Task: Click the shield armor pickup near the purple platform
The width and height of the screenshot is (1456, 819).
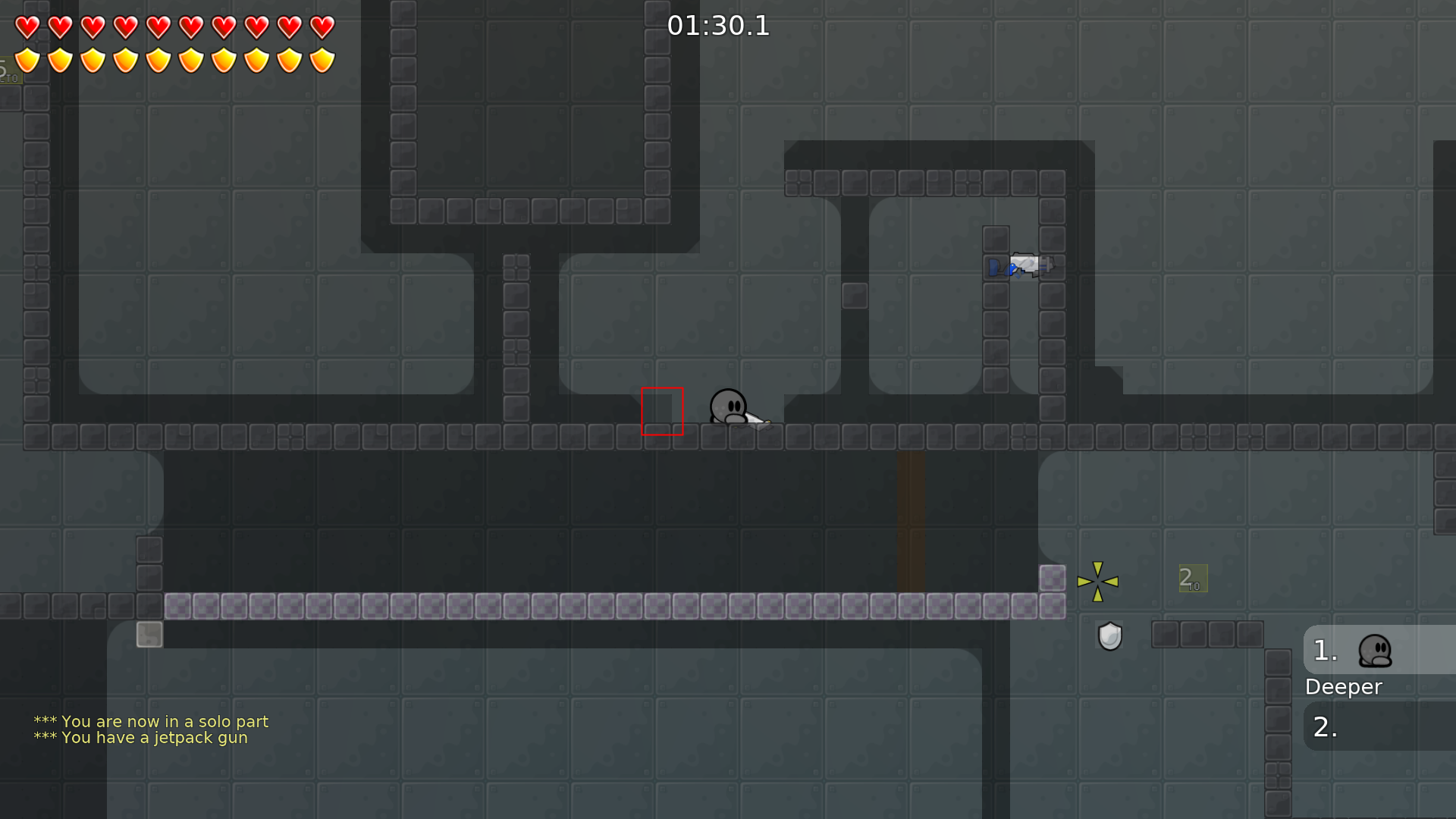Action: coord(1109,635)
